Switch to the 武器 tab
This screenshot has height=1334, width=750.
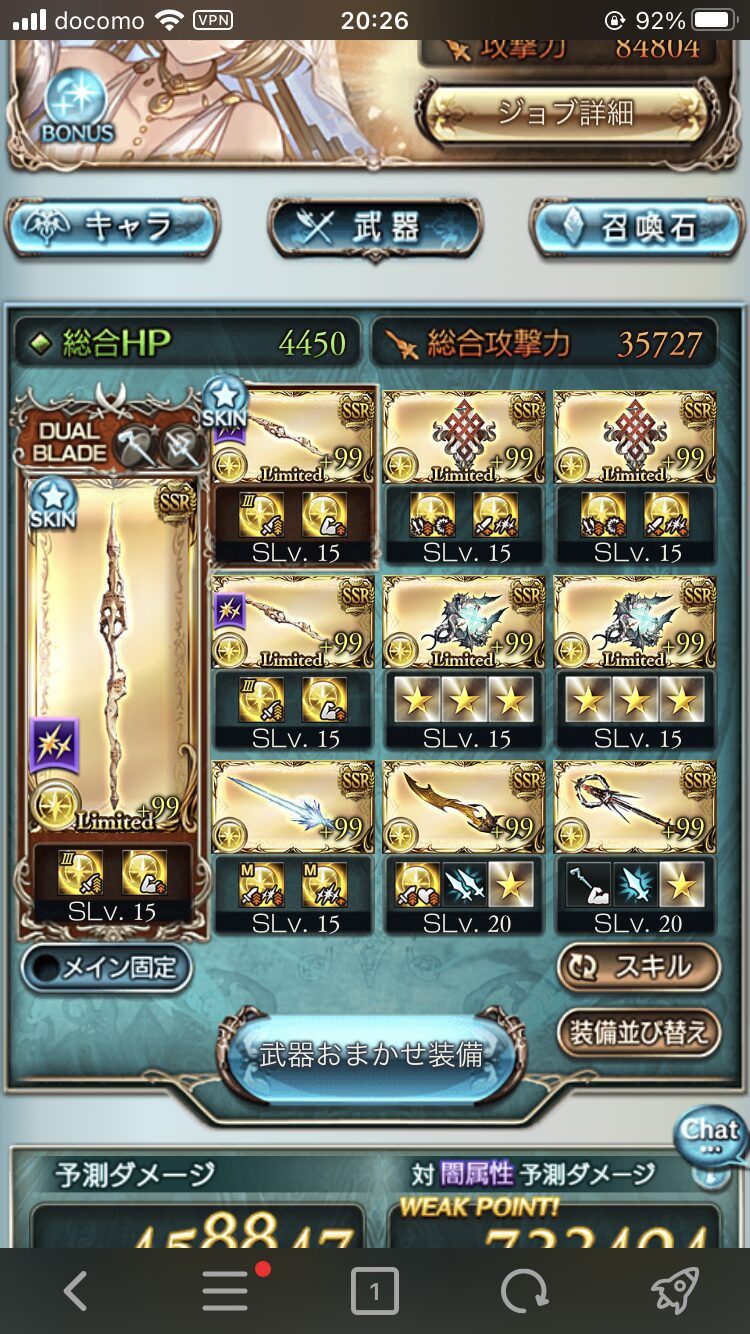375,228
